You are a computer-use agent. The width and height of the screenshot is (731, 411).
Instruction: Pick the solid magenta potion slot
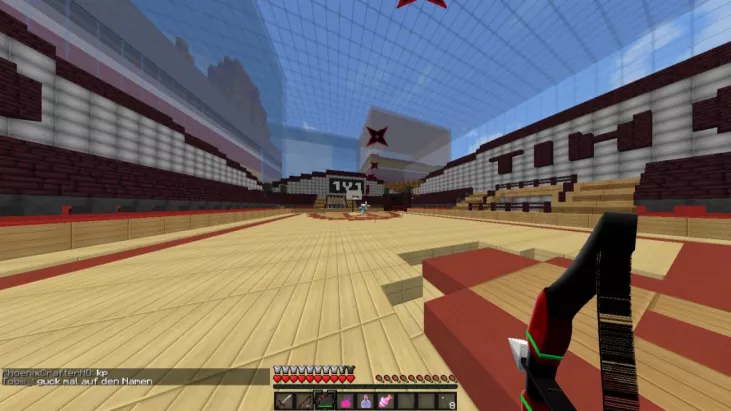[x=346, y=401]
